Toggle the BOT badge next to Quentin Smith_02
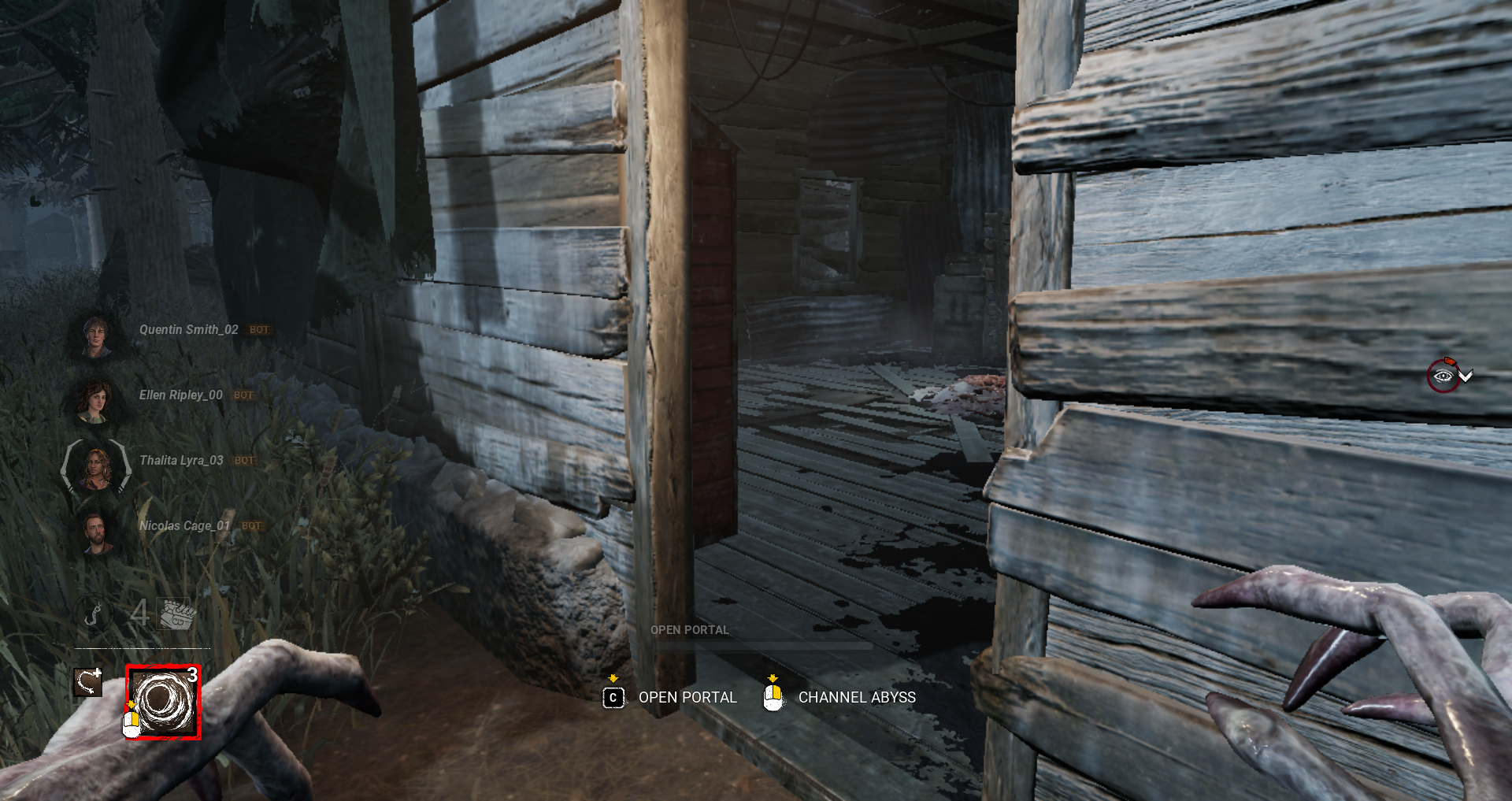1512x801 pixels. click(258, 330)
